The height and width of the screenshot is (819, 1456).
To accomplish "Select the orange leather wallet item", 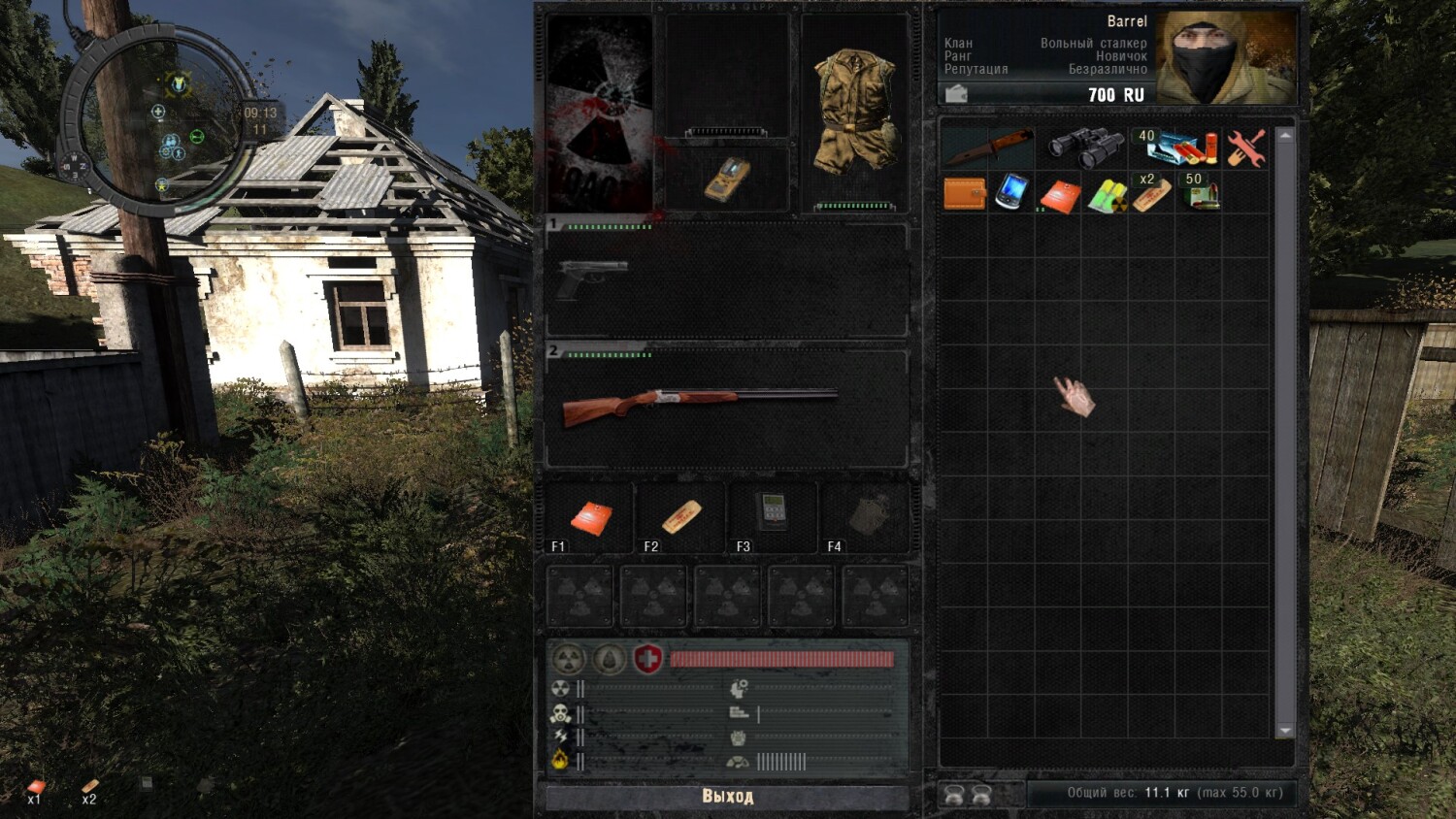I will (x=964, y=193).
